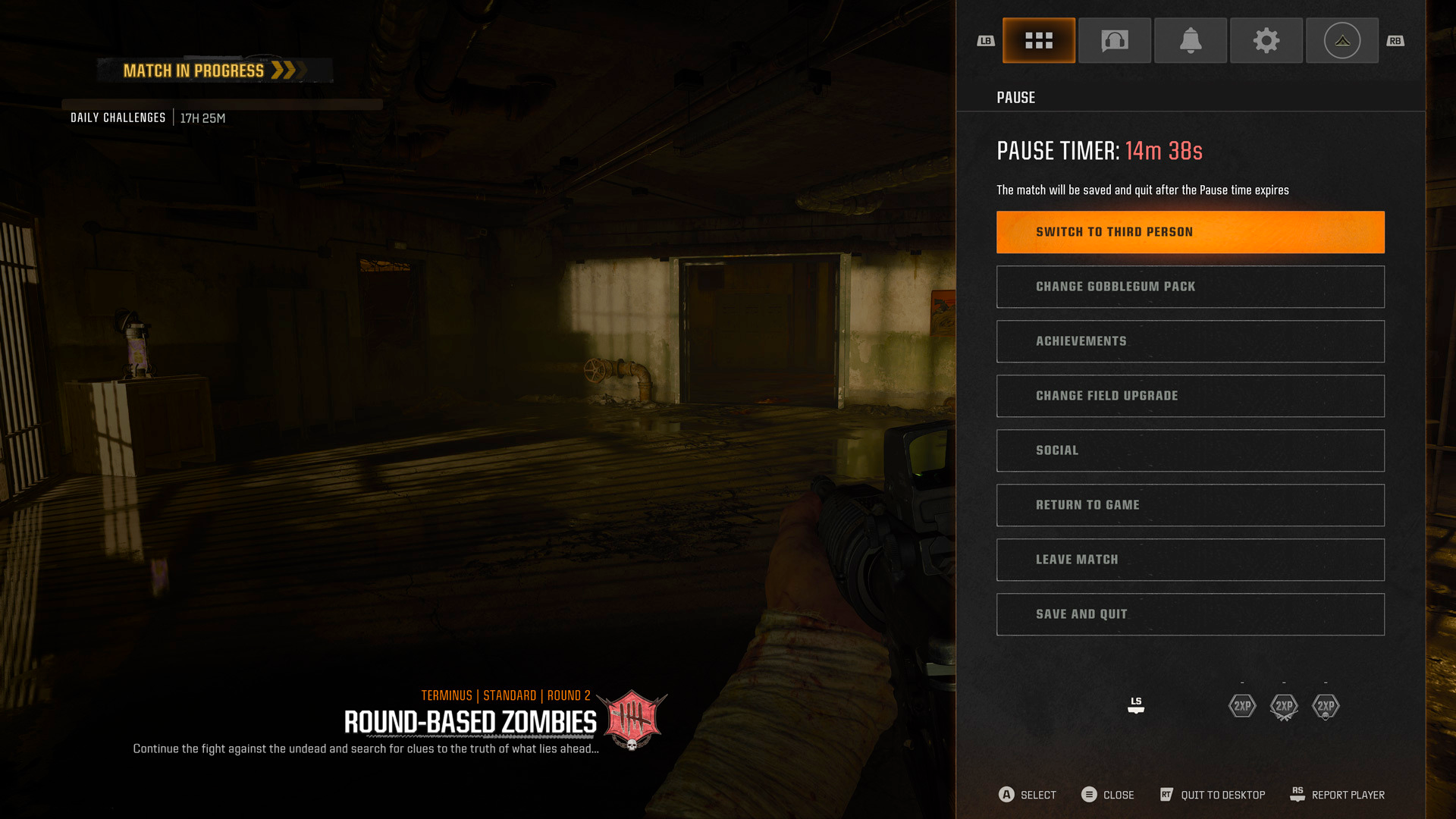
Task: Open the voice chat headset tab
Action: [1115, 40]
